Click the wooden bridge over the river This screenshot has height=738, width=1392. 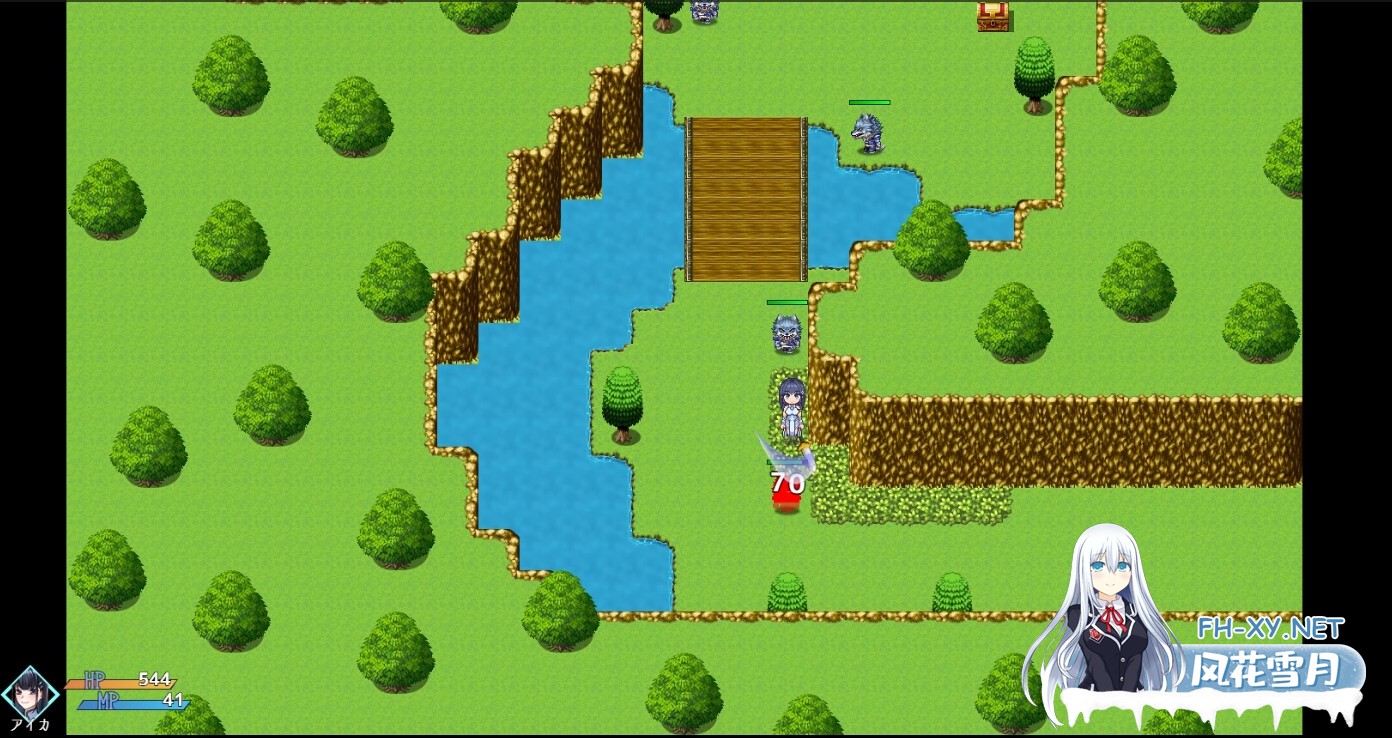746,195
